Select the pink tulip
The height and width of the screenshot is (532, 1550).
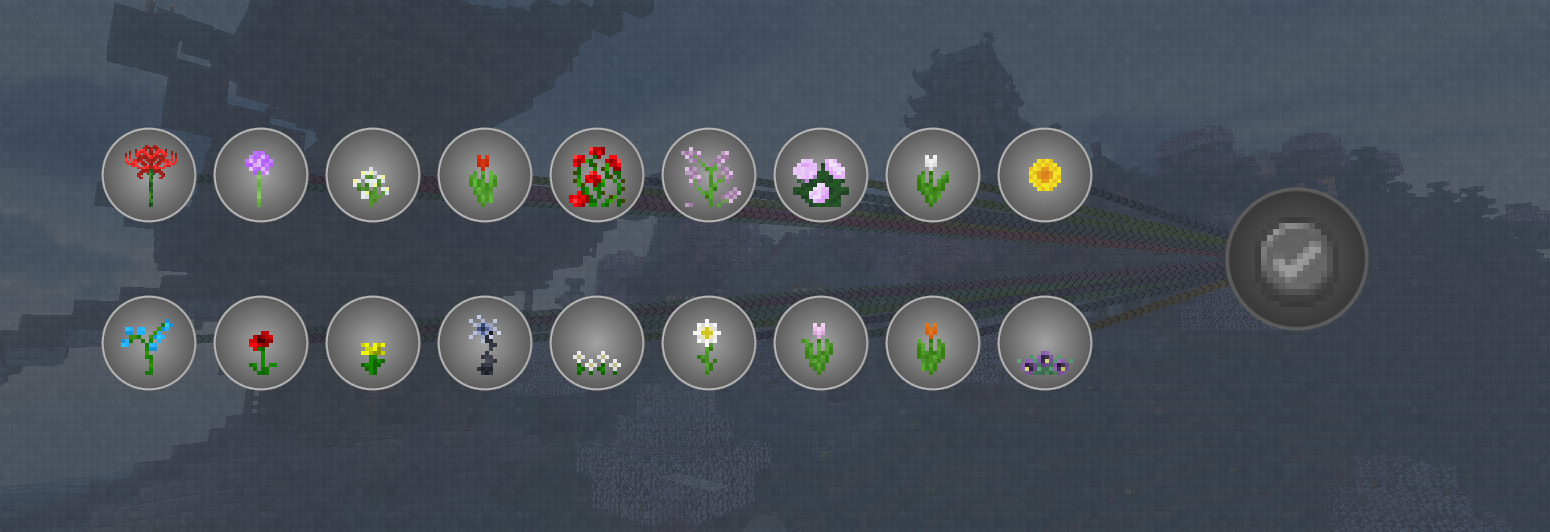821,343
